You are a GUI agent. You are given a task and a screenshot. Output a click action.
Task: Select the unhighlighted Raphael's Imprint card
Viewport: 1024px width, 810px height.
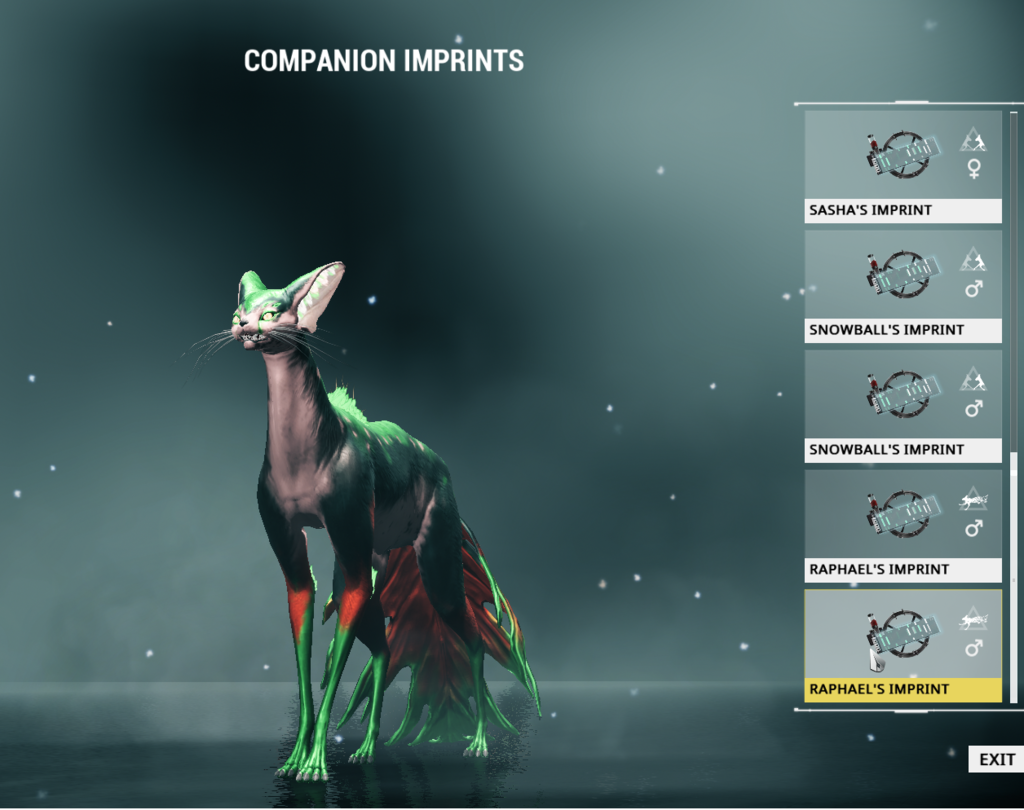click(903, 526)
